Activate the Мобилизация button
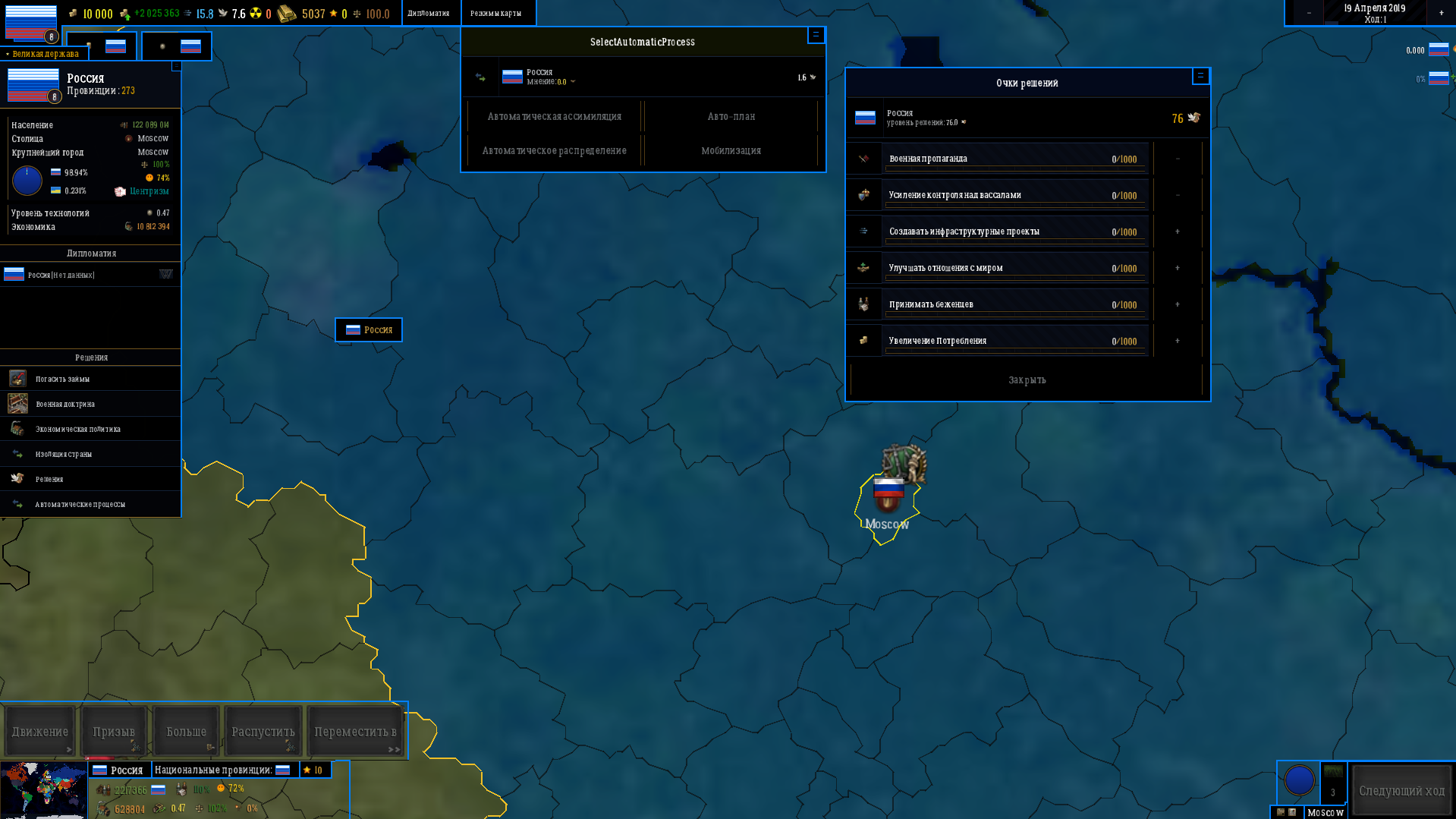The image size is (1456, 819). (x=731, y=150)
